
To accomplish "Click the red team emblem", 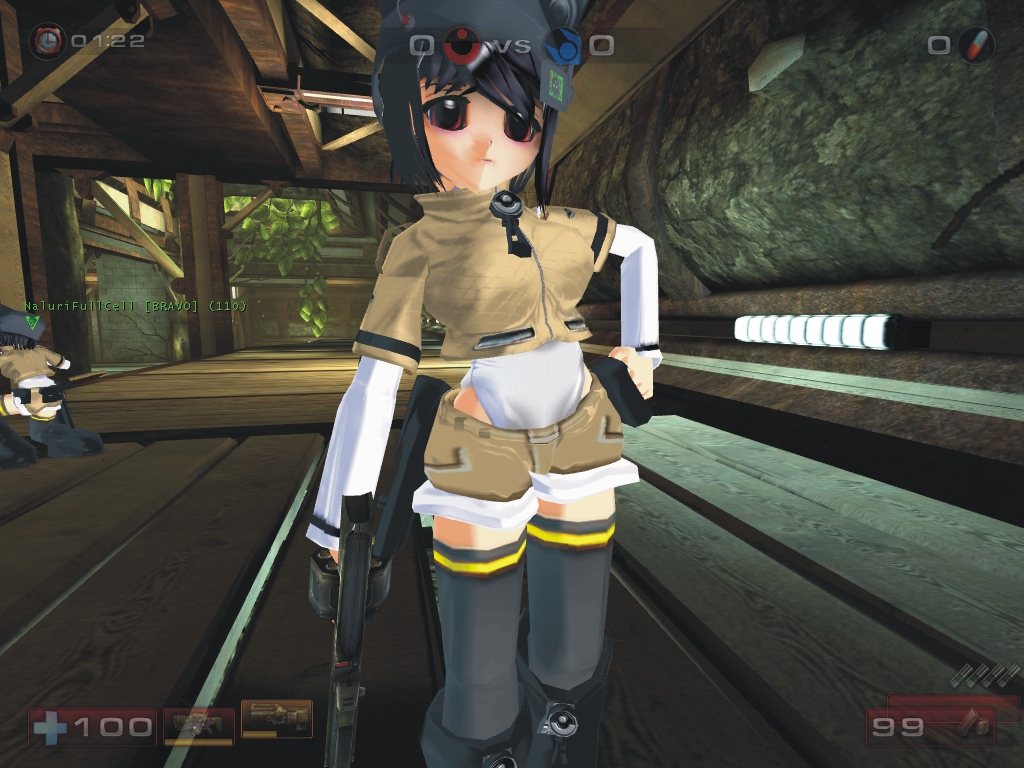I will pyautogui.click(x=460, y=45).
